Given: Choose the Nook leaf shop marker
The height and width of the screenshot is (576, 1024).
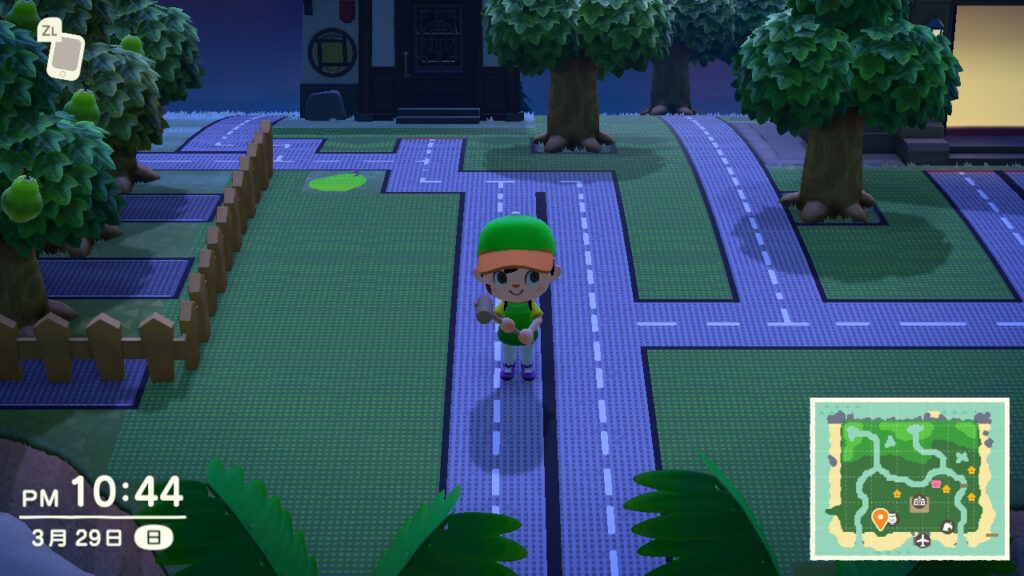Looking at the screenshot, I should [945, 527].
